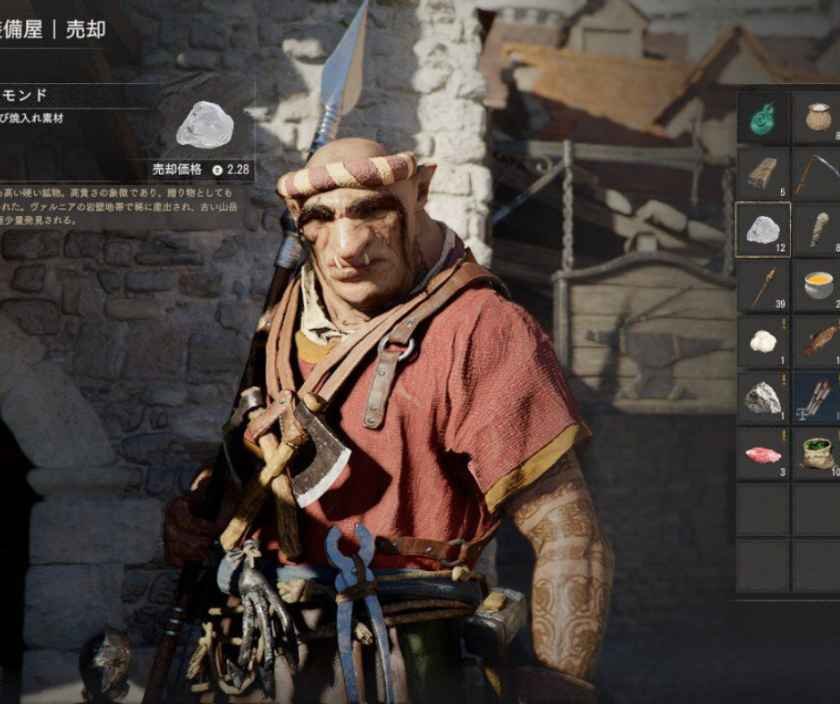Image resolution: width=840 pixels, height=704 pixels.
Task: Select the blue-highlighted arrow bundle slot
Action: click(x=818, y=397)
